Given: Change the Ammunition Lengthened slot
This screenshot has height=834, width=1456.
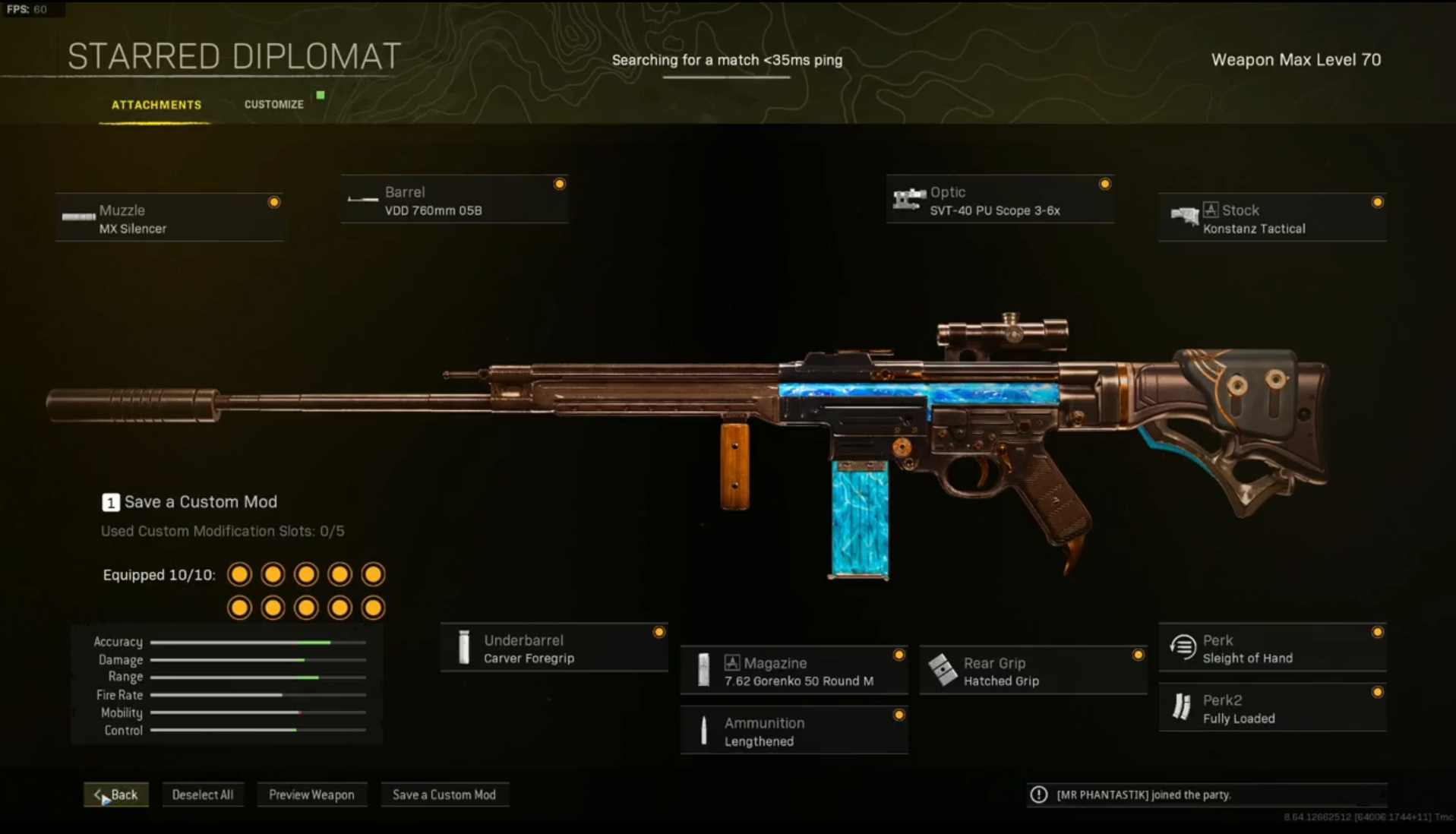Looking at the screenshot, I should pos(794,731).
